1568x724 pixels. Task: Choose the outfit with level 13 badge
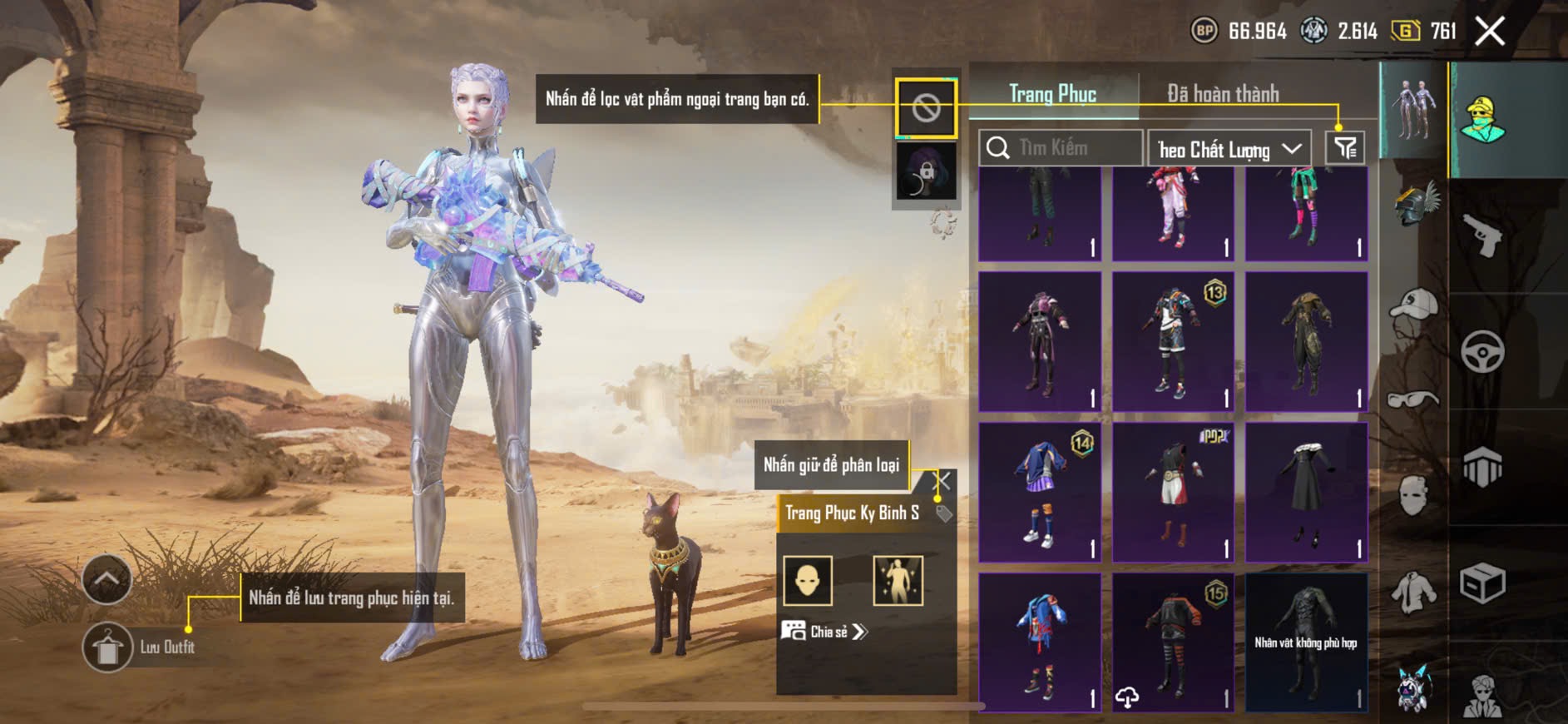(1173, 341)
